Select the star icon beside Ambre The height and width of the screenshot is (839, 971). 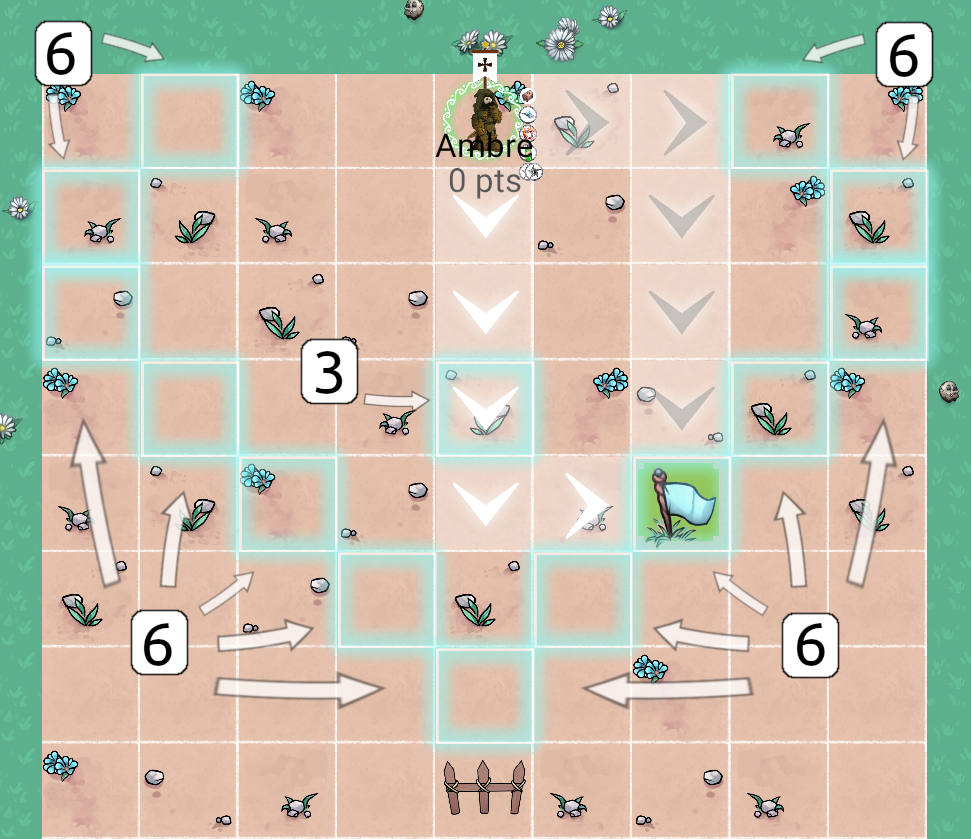536,172
